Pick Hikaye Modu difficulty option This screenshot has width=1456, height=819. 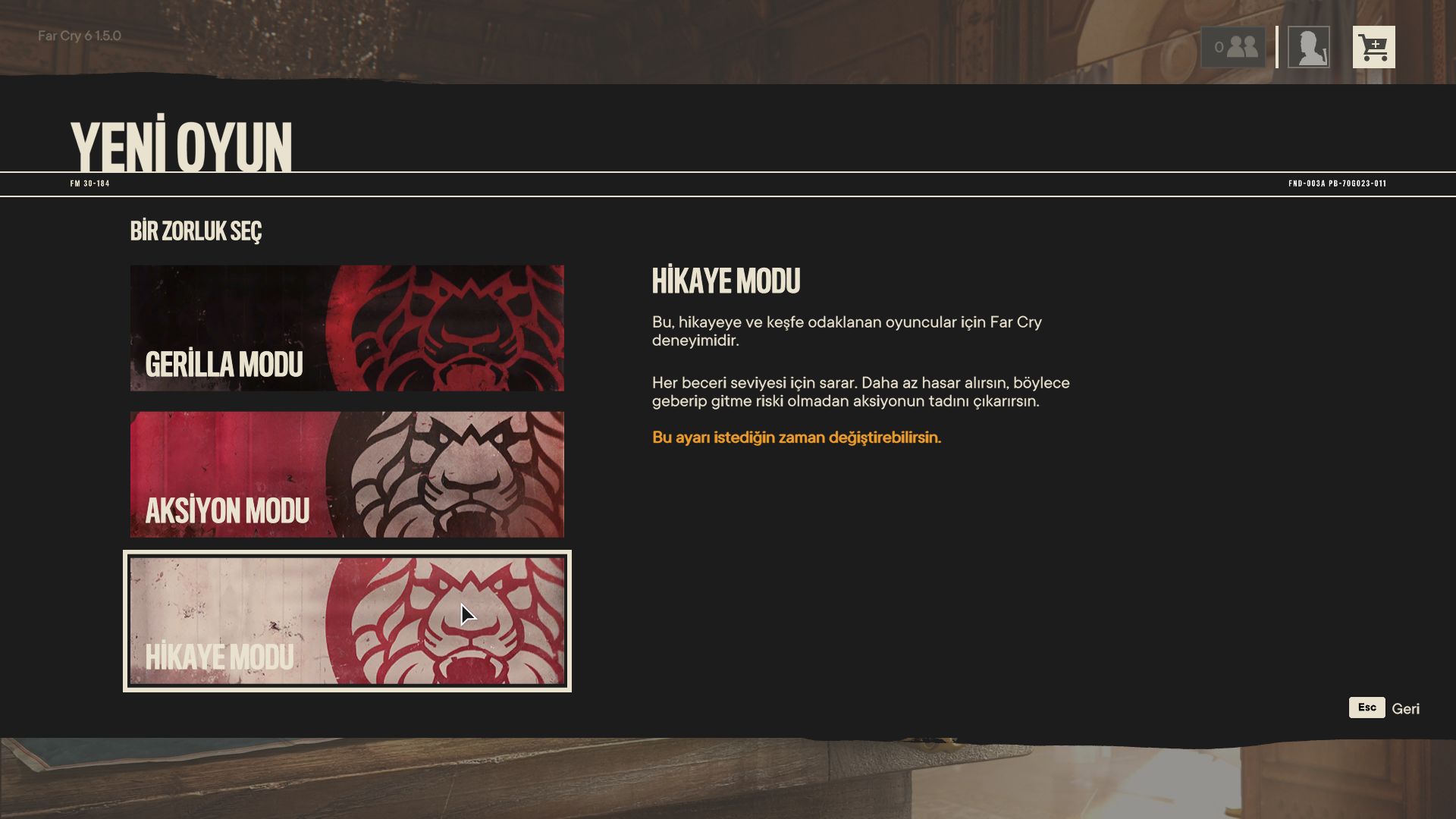click(347, 620)
